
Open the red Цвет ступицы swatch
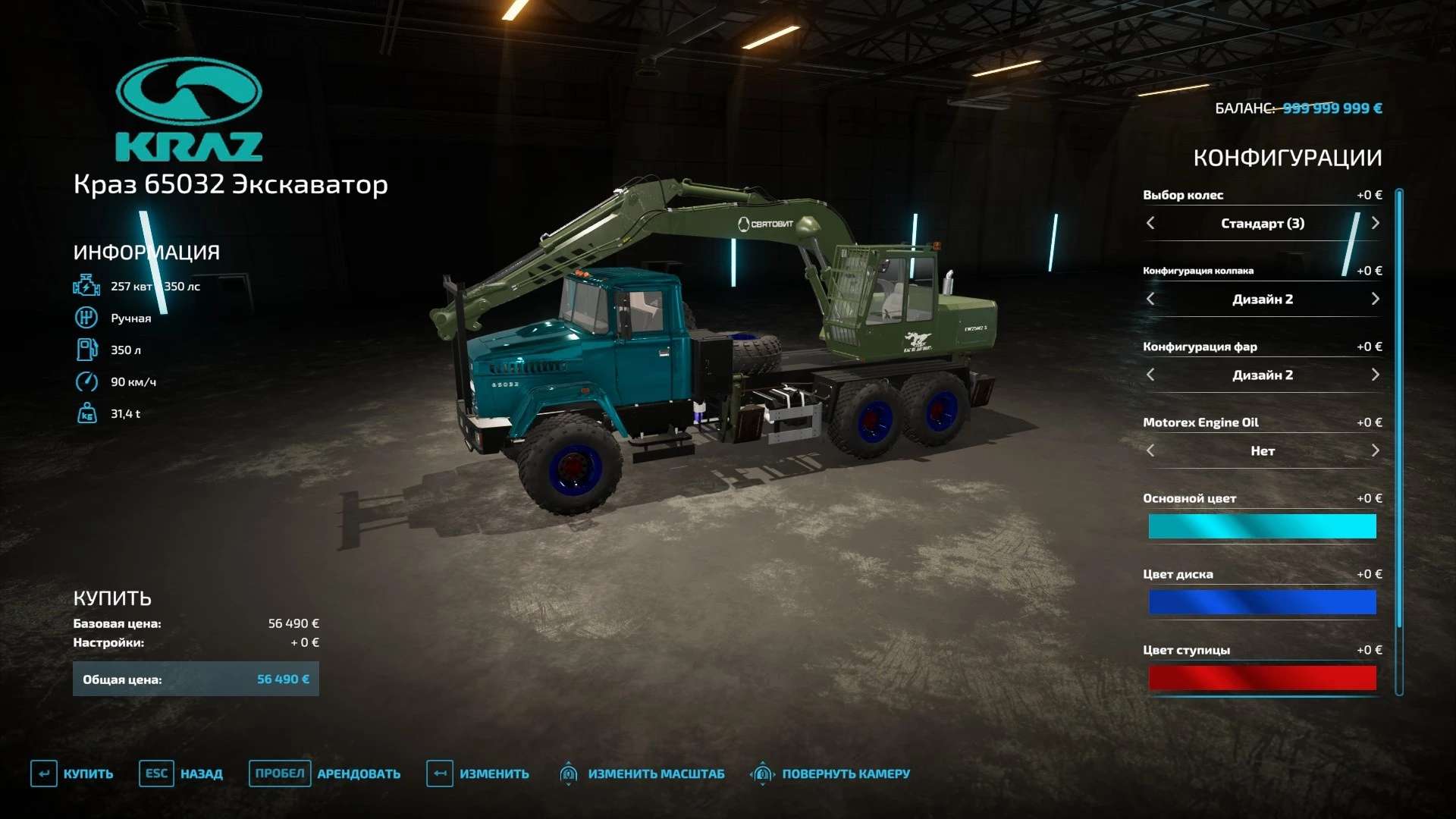pos(1262,678)
